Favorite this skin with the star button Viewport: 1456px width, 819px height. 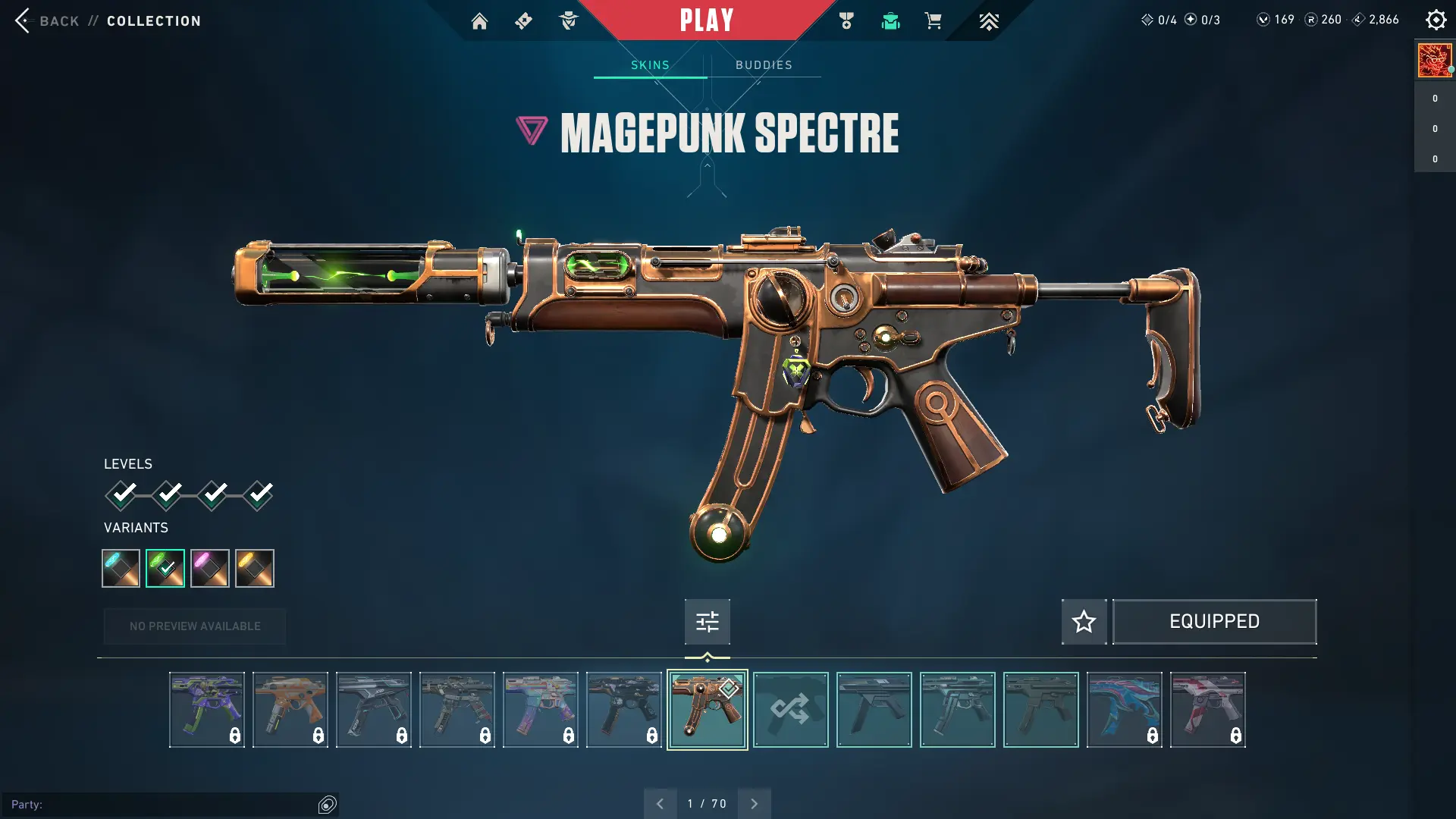(x=1084, y=622)
